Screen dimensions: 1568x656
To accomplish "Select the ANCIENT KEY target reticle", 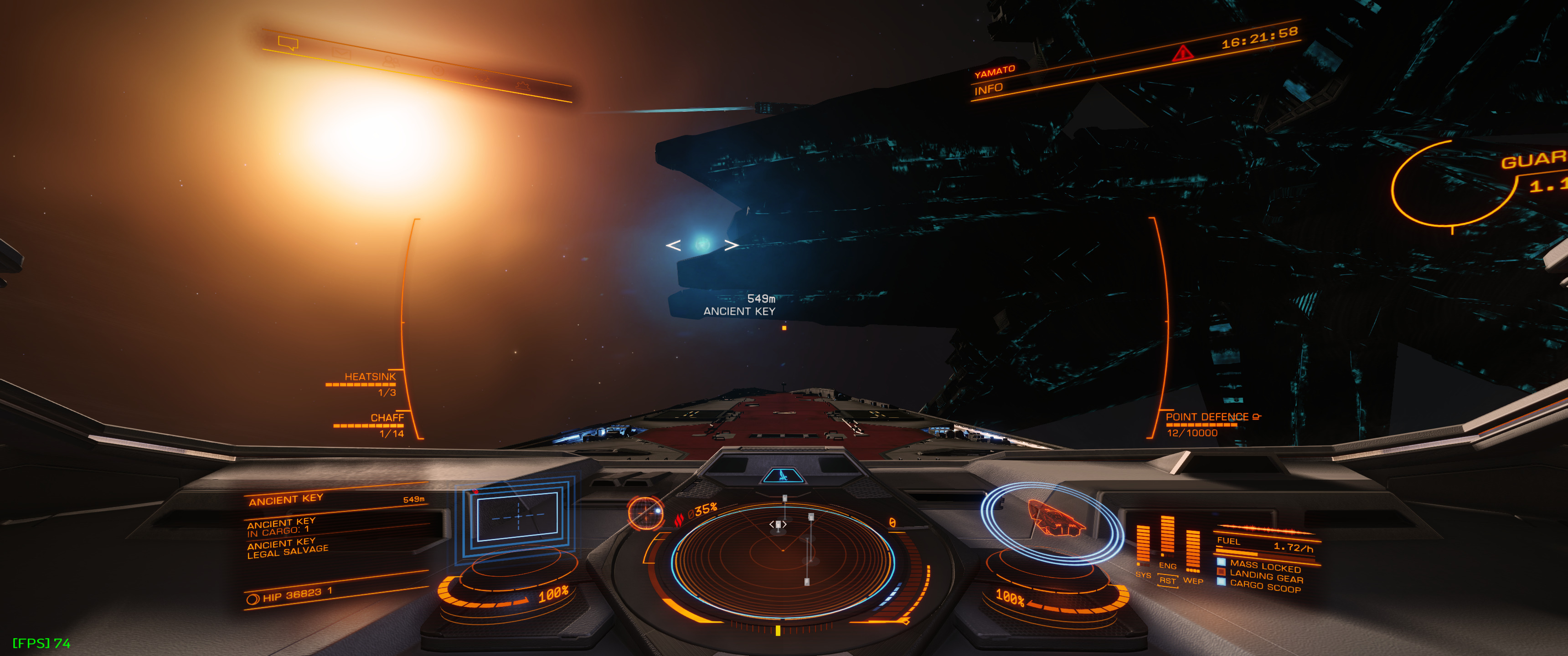I will [x=702, y=245].
